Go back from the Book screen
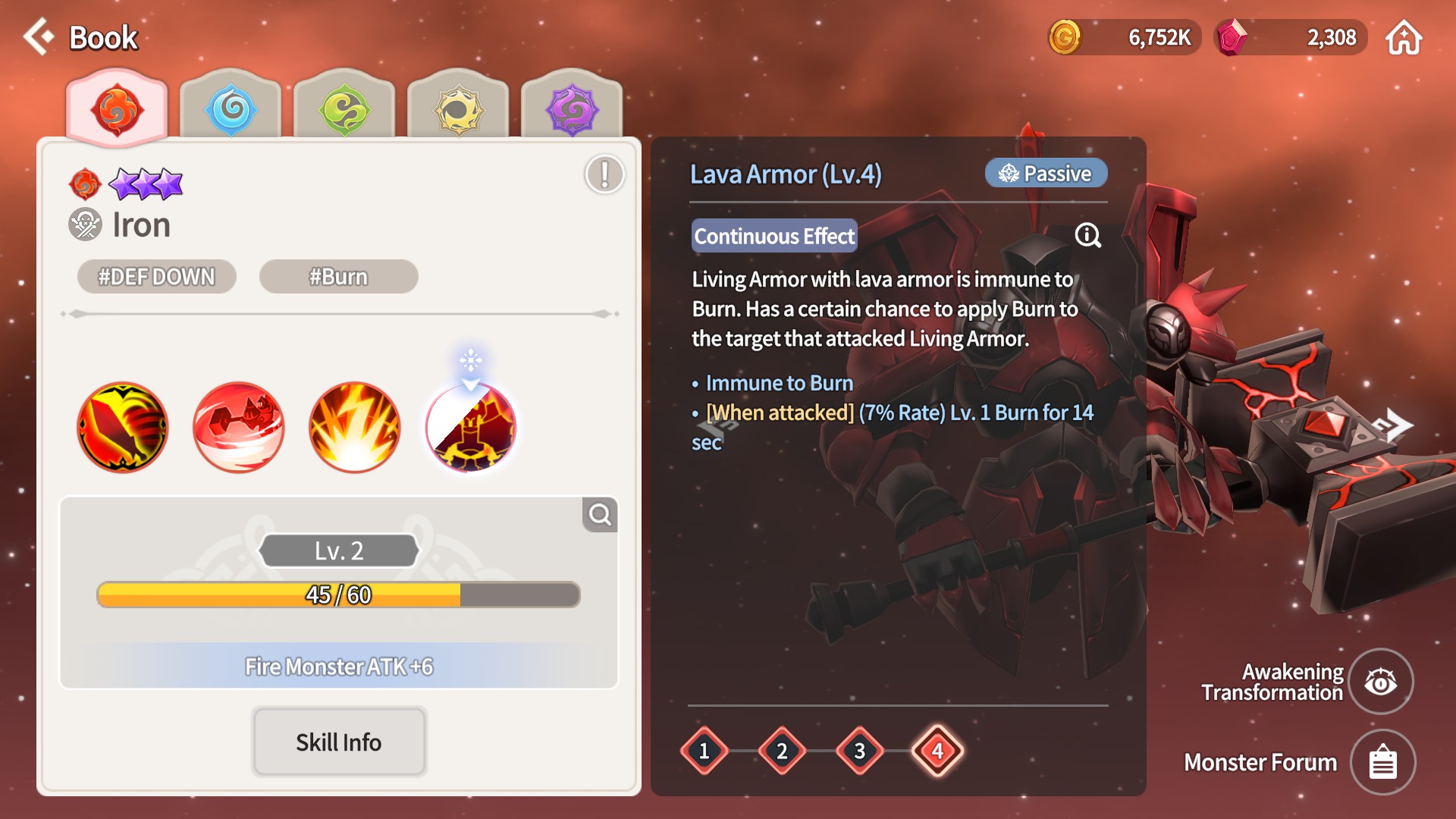1456x819 pixels. pos(39,37)
